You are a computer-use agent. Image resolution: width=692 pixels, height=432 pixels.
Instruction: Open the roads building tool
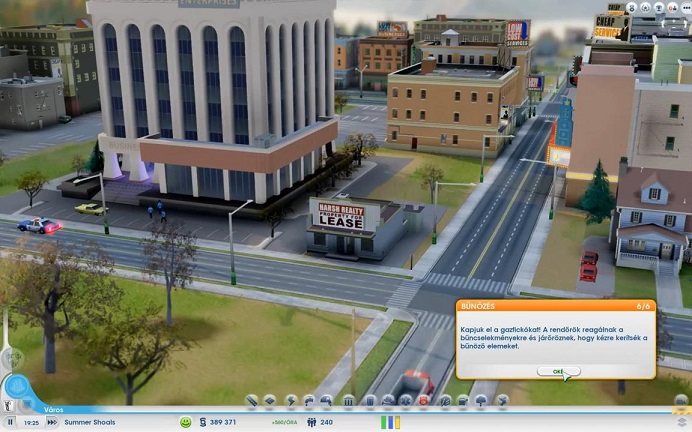tap(251, 401)
